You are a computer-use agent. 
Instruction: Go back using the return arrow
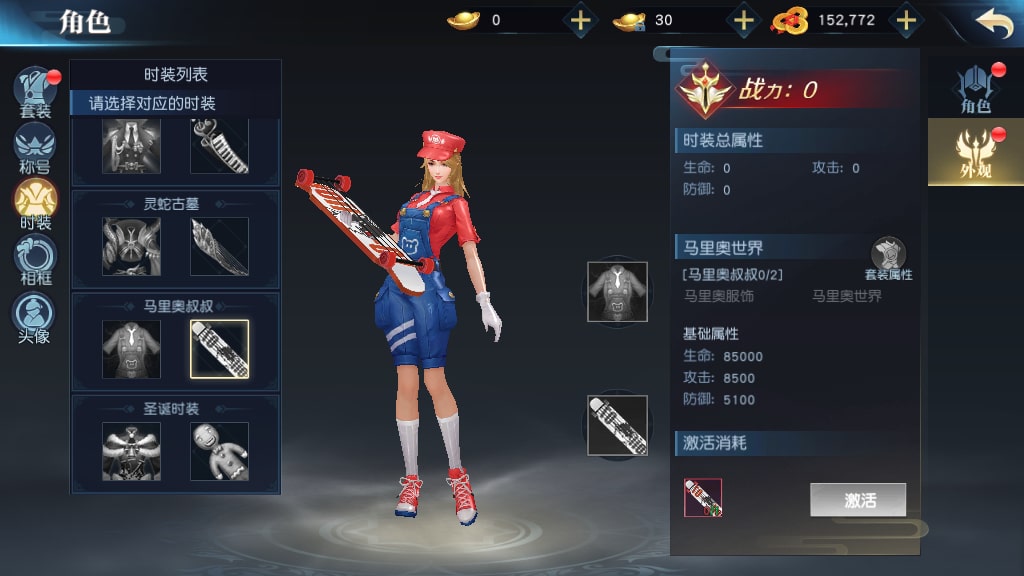993,23
